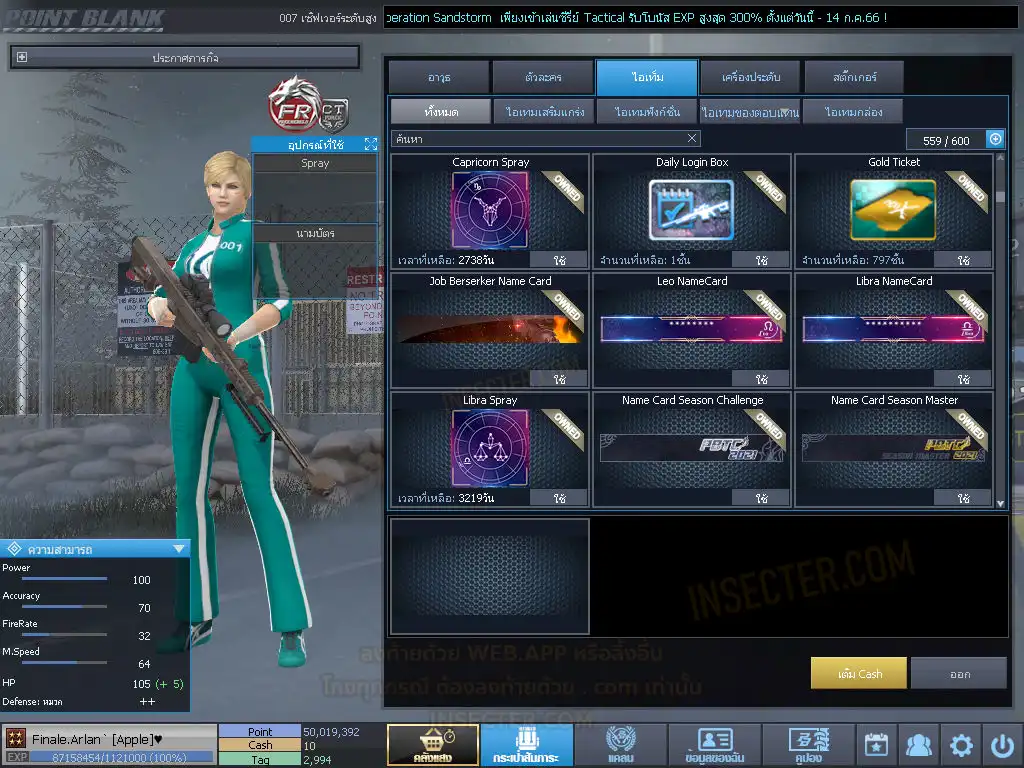
Task: Use the Gold Ticket item
Action: point(963,260)
